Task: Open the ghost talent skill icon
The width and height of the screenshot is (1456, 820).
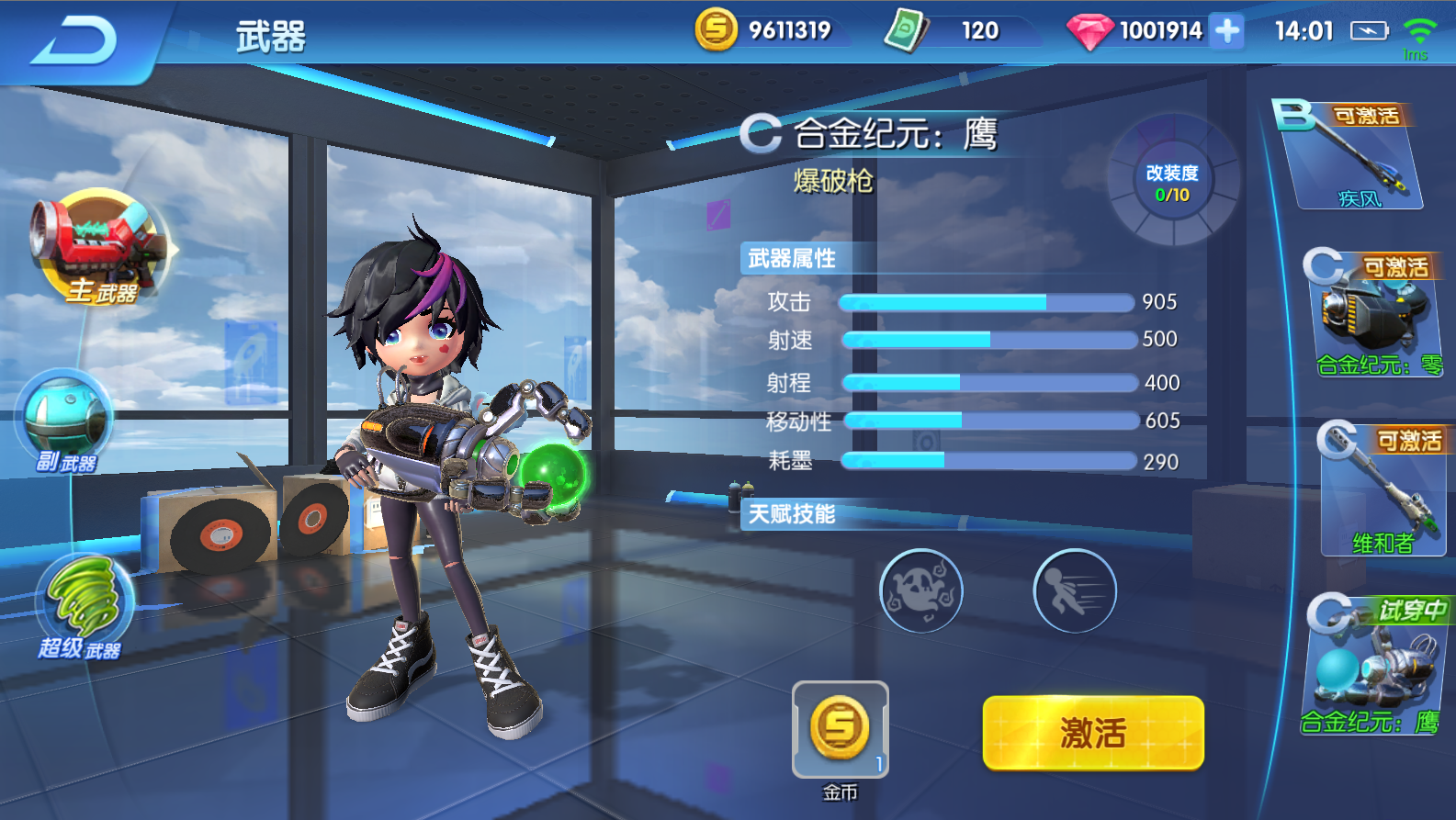Action: (922, 592)
